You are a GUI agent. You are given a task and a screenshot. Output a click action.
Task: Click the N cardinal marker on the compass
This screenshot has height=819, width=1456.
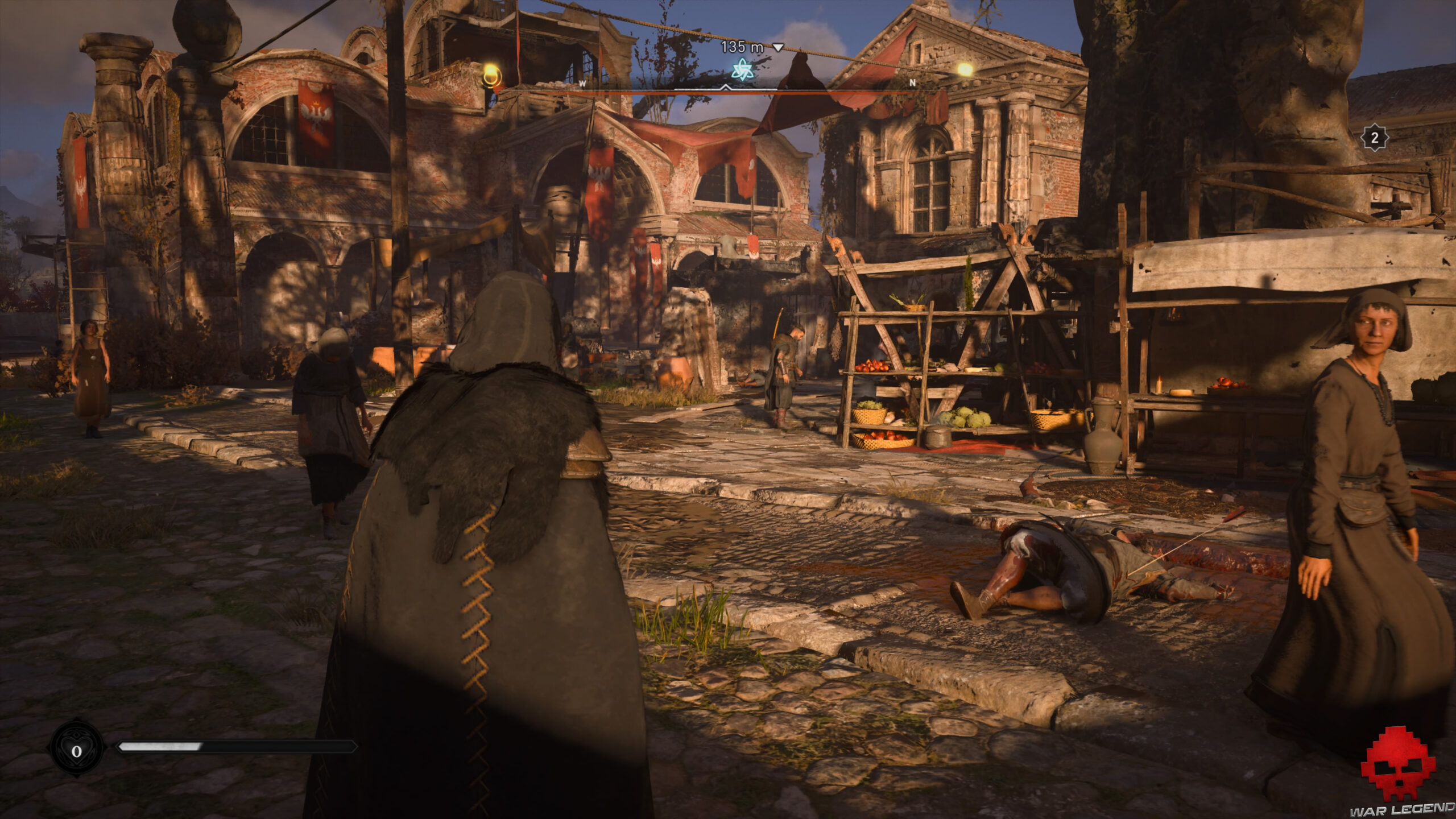pos(912,82)
